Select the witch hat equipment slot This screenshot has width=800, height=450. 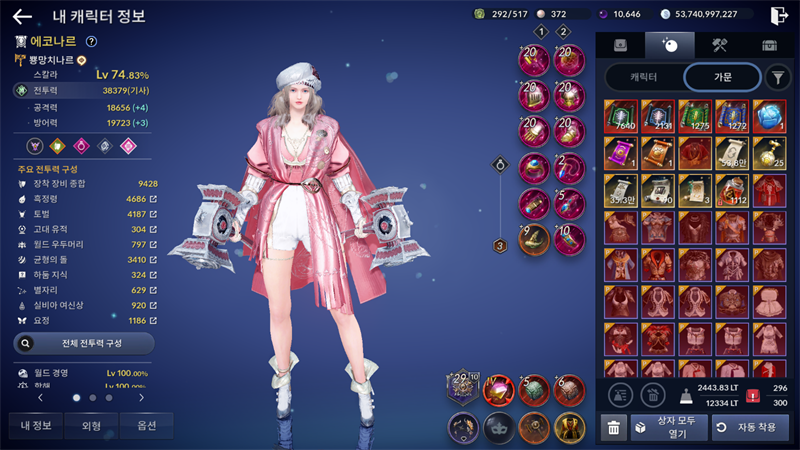coord(534,240)
